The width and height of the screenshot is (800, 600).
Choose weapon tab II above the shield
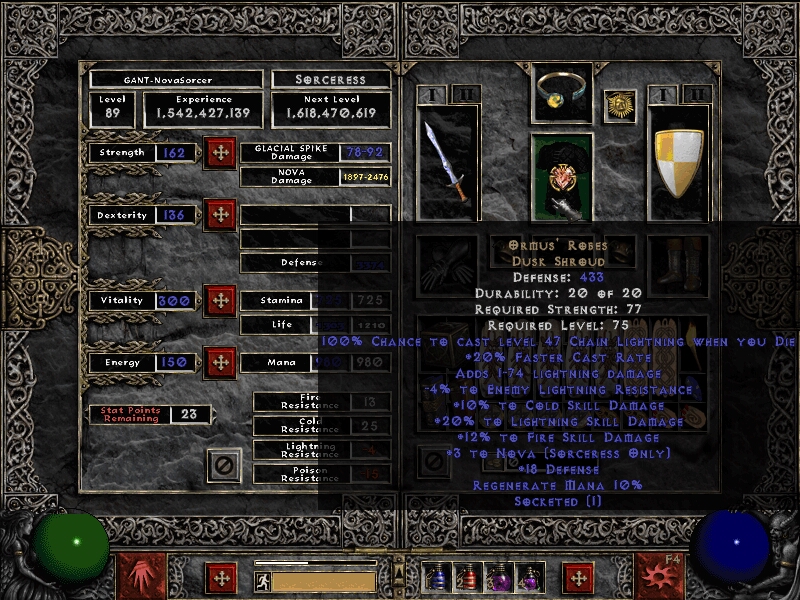(698, 95)
